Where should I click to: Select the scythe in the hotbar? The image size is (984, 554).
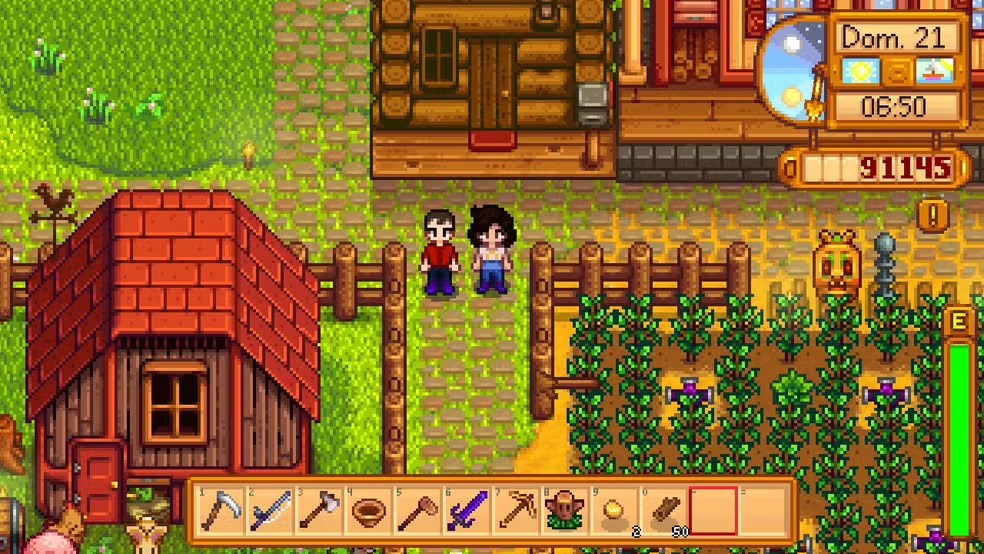point(221,511)
